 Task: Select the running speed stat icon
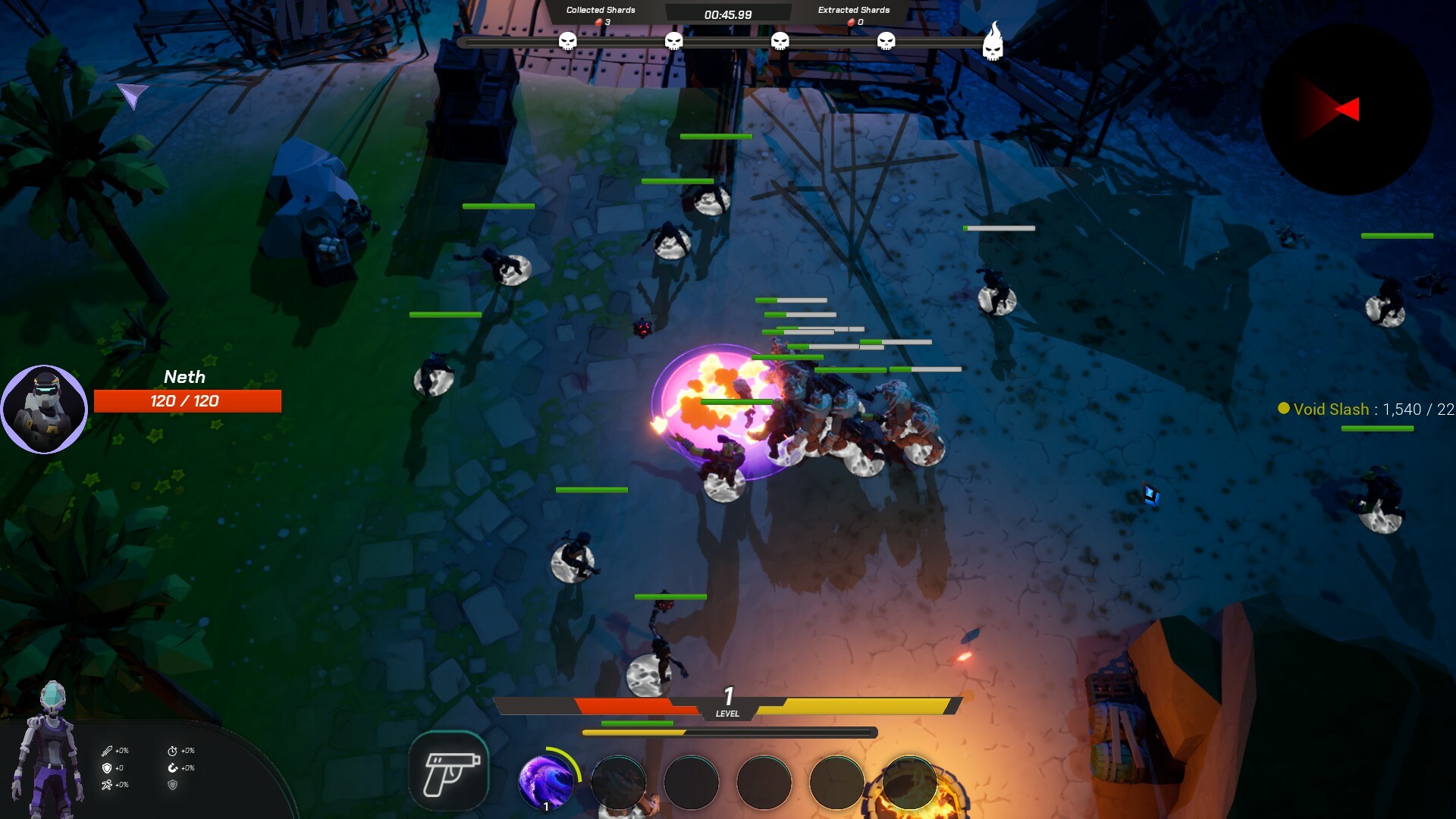coord(106,785)
